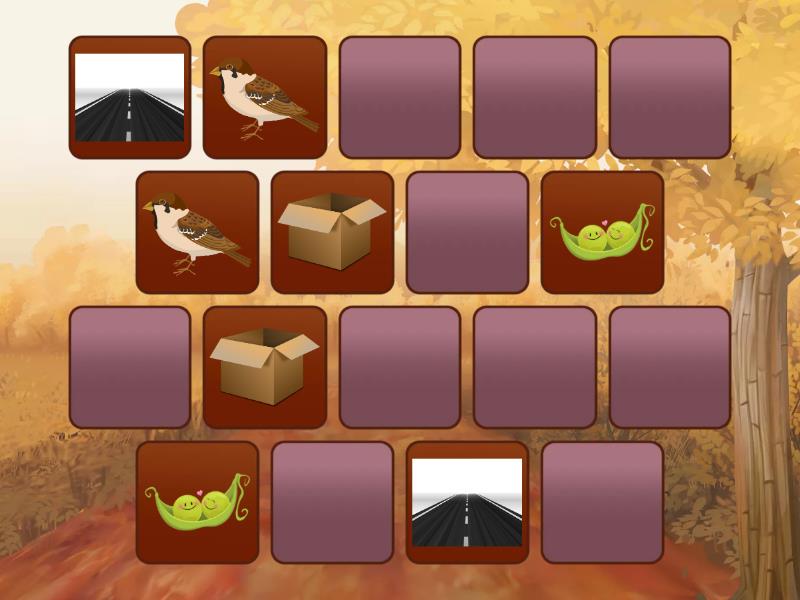Flip the face-down card between box and peas
This screenshot has width=800, height=600.
(467, 232)
